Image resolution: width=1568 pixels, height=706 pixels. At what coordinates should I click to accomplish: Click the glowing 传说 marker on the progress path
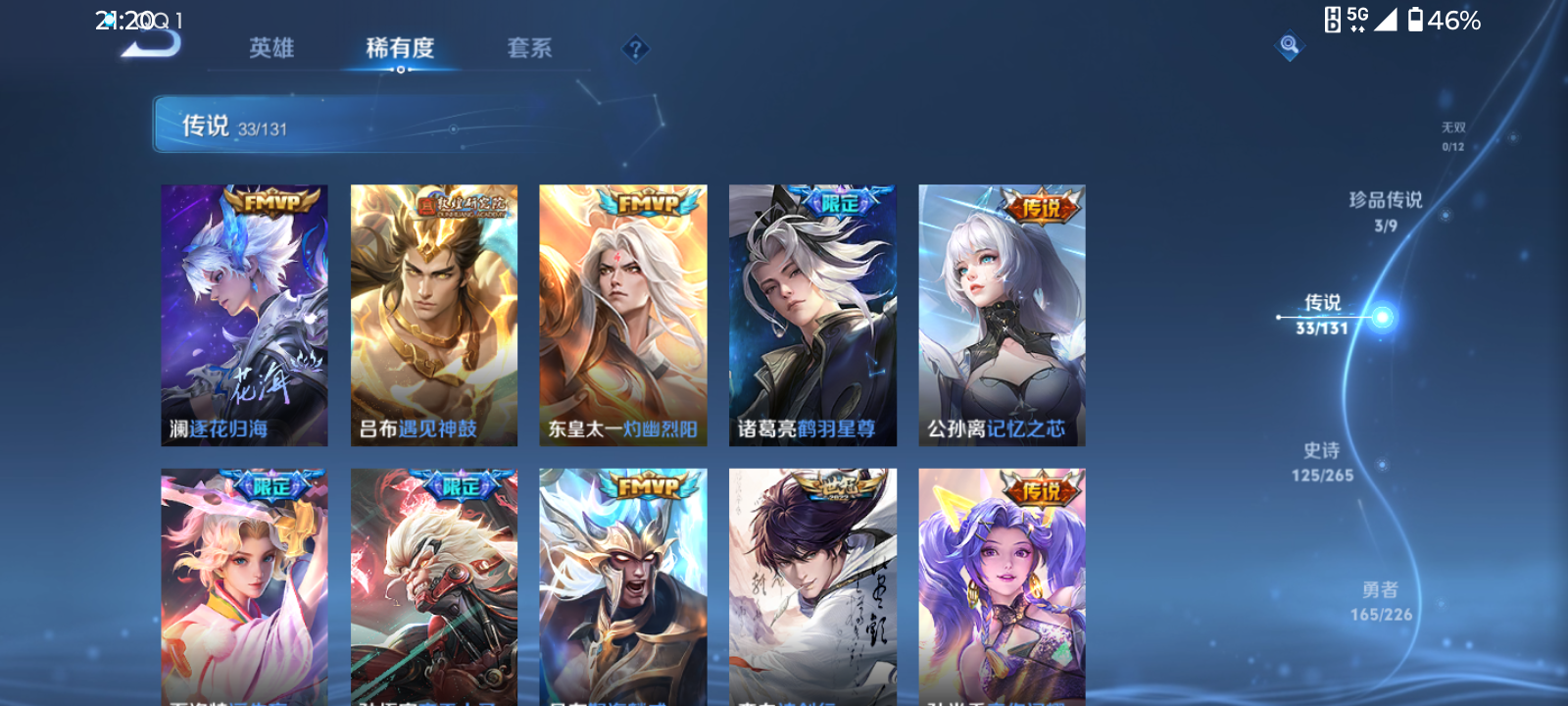tap(1383, 317)
